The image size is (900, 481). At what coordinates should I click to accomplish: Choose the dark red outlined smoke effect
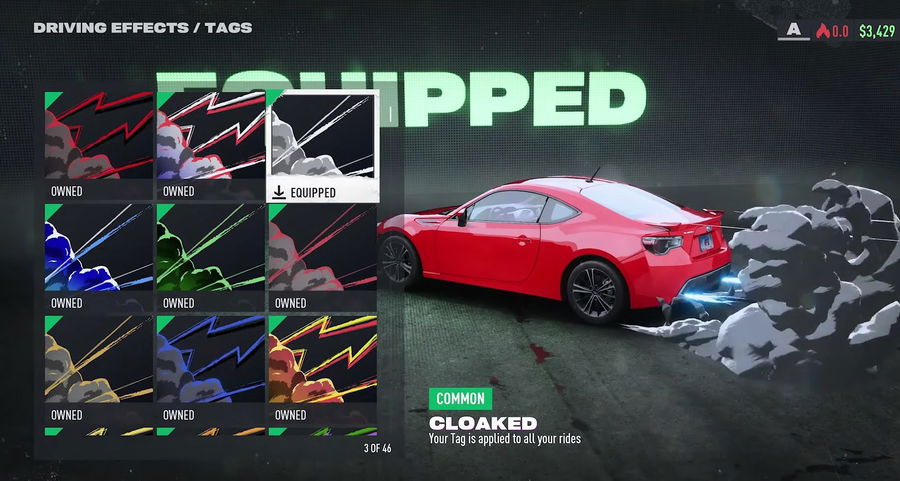[323, 257]
